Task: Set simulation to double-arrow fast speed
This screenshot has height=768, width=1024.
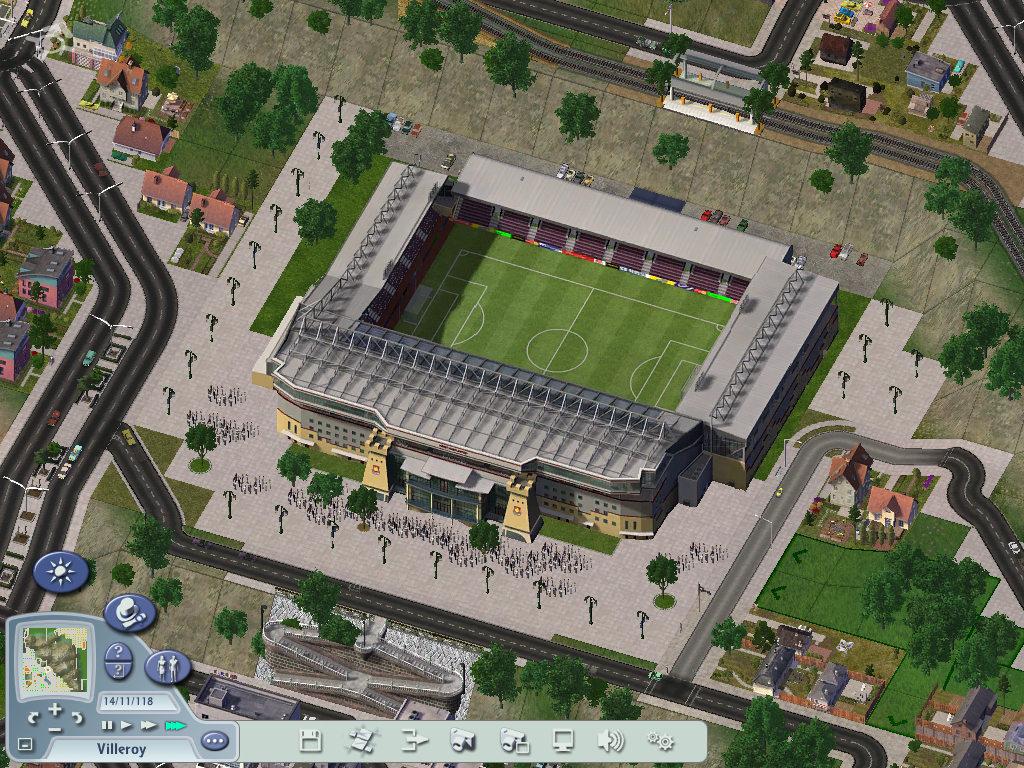Action: pyautogui.click(x=149, y=725)
